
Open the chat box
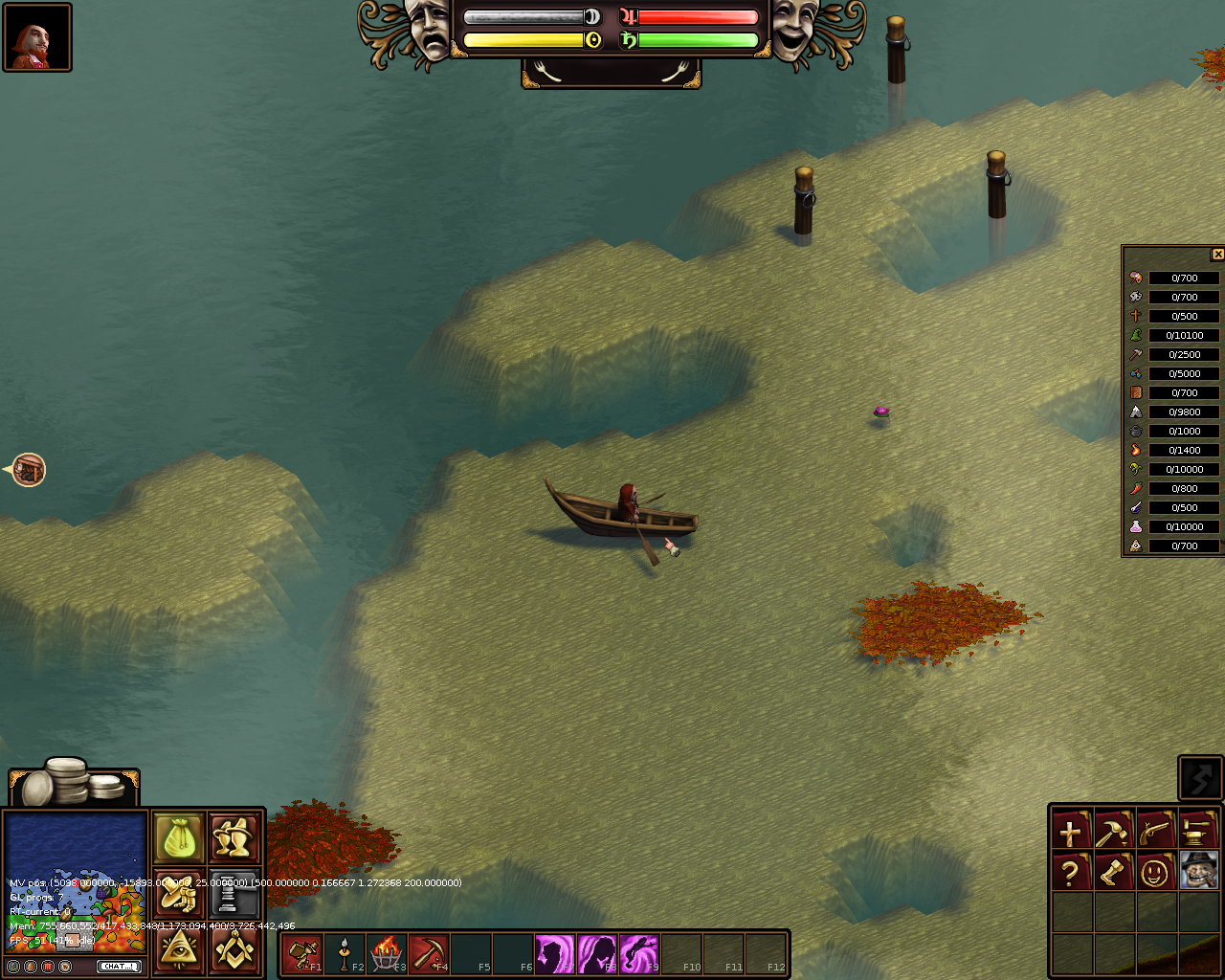[x=120, y=967]
